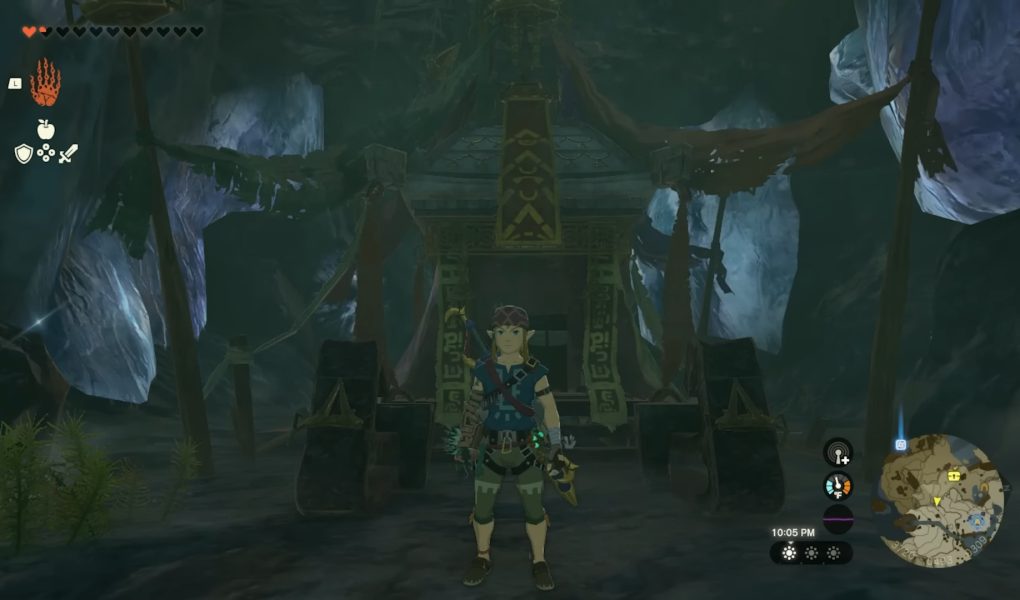This screenshot has height=600, width=1020.
Task: Open the shield quick-select icon
Action: click(x=23, y=153)
